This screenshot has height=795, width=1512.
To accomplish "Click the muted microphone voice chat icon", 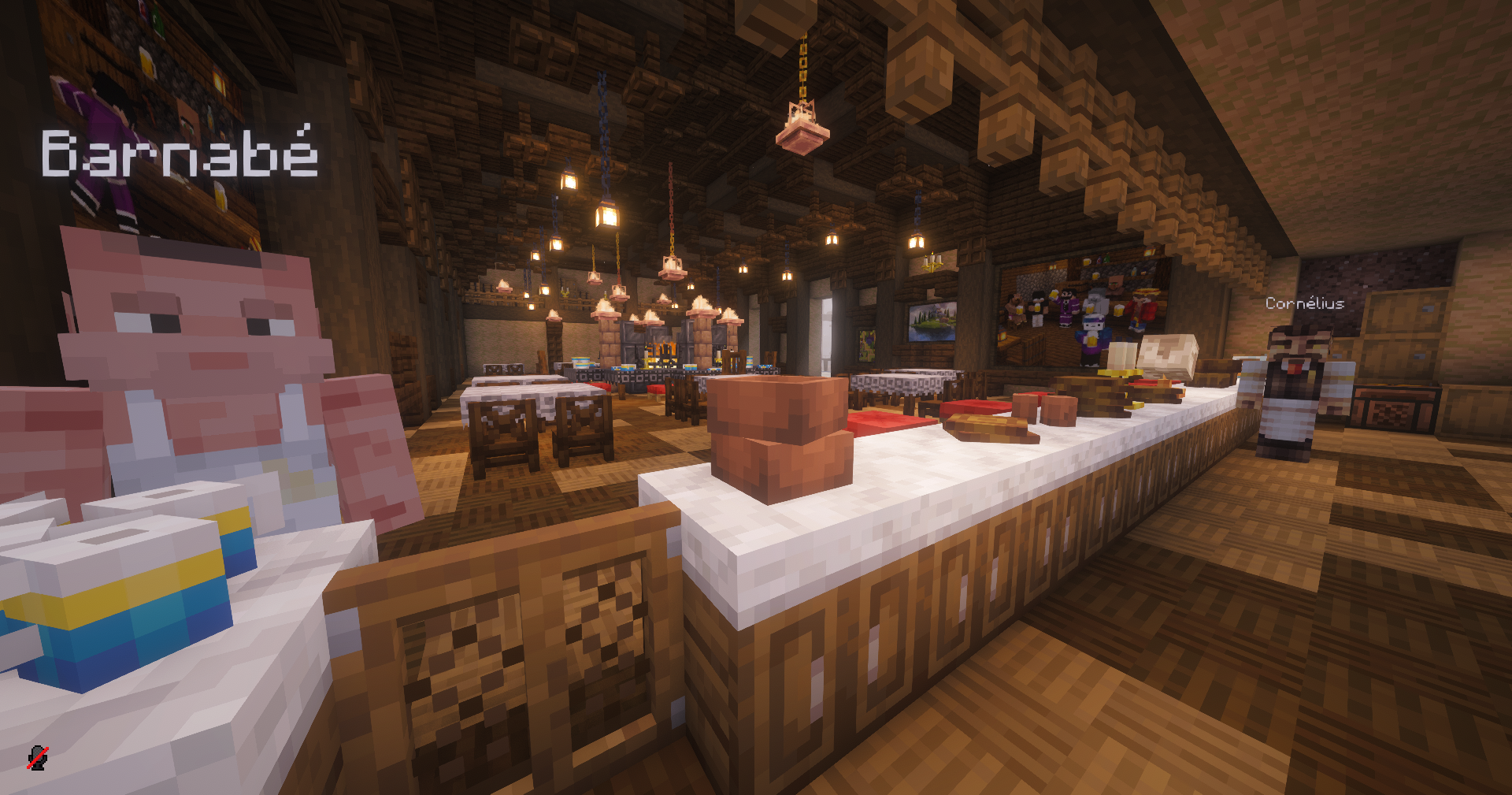I will tap(37, 757).
